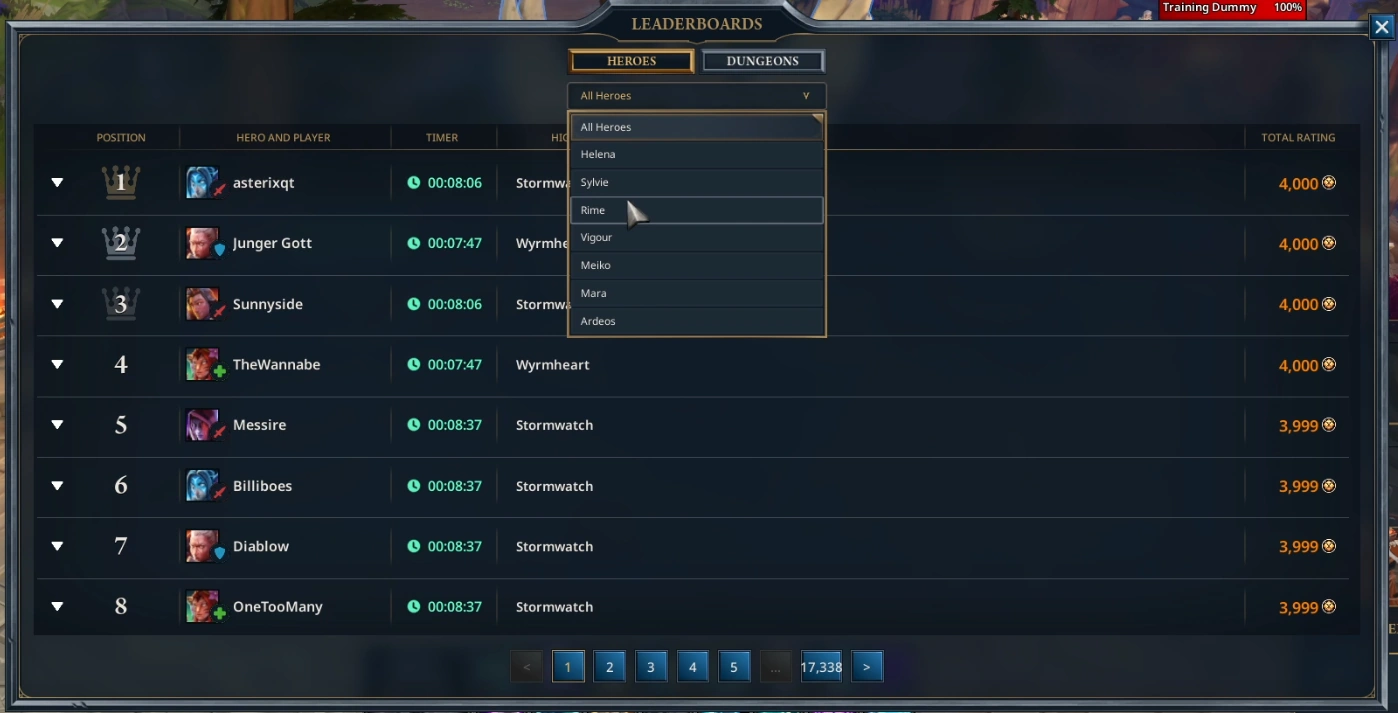Advance to the next leaderboard page
This screenshot has height=713, width=1398.
(x=866, y=667)
